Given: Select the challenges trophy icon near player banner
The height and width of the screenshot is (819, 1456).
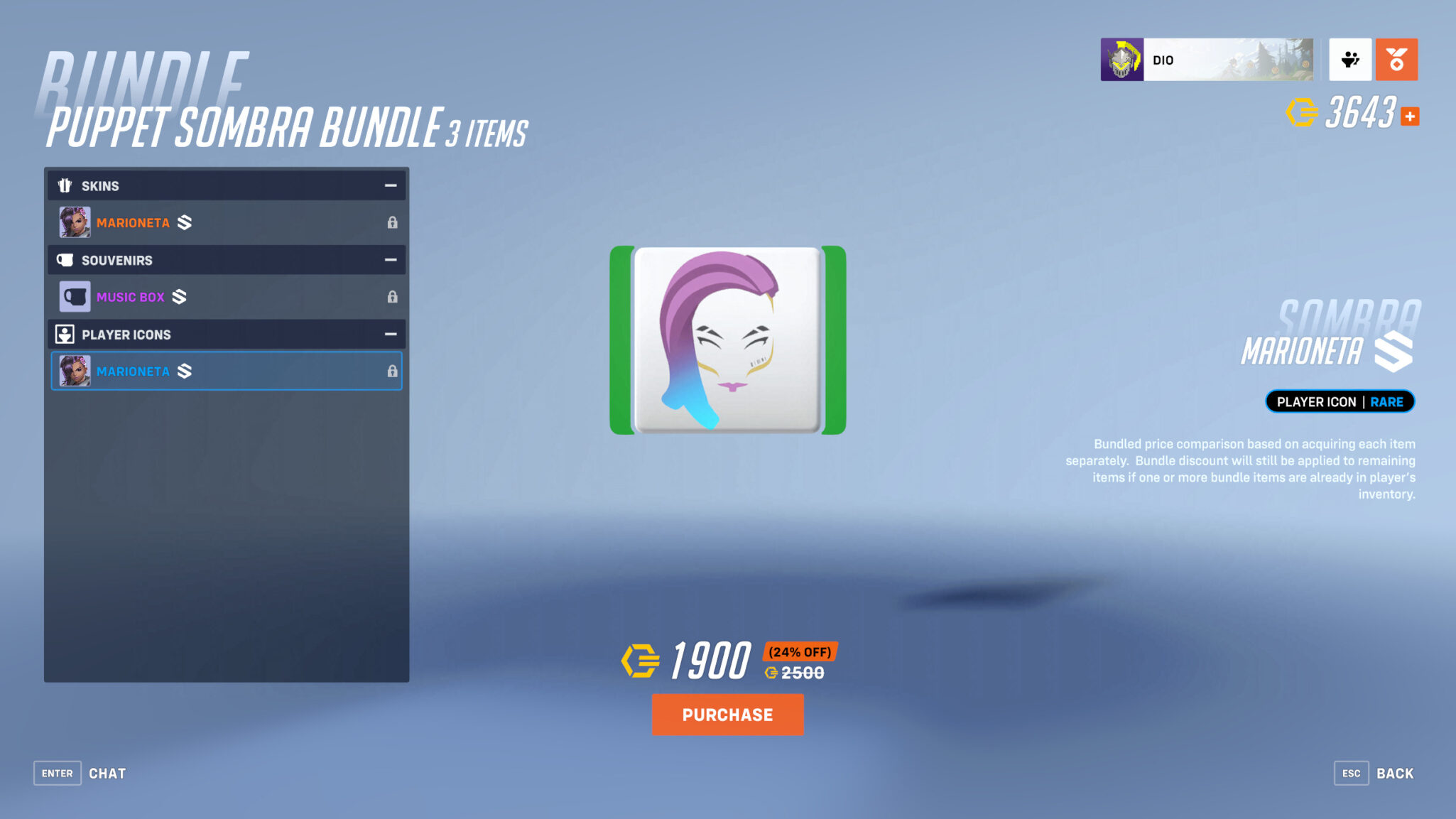Looking at the screenshot, I should click(x=1350, y=60).
